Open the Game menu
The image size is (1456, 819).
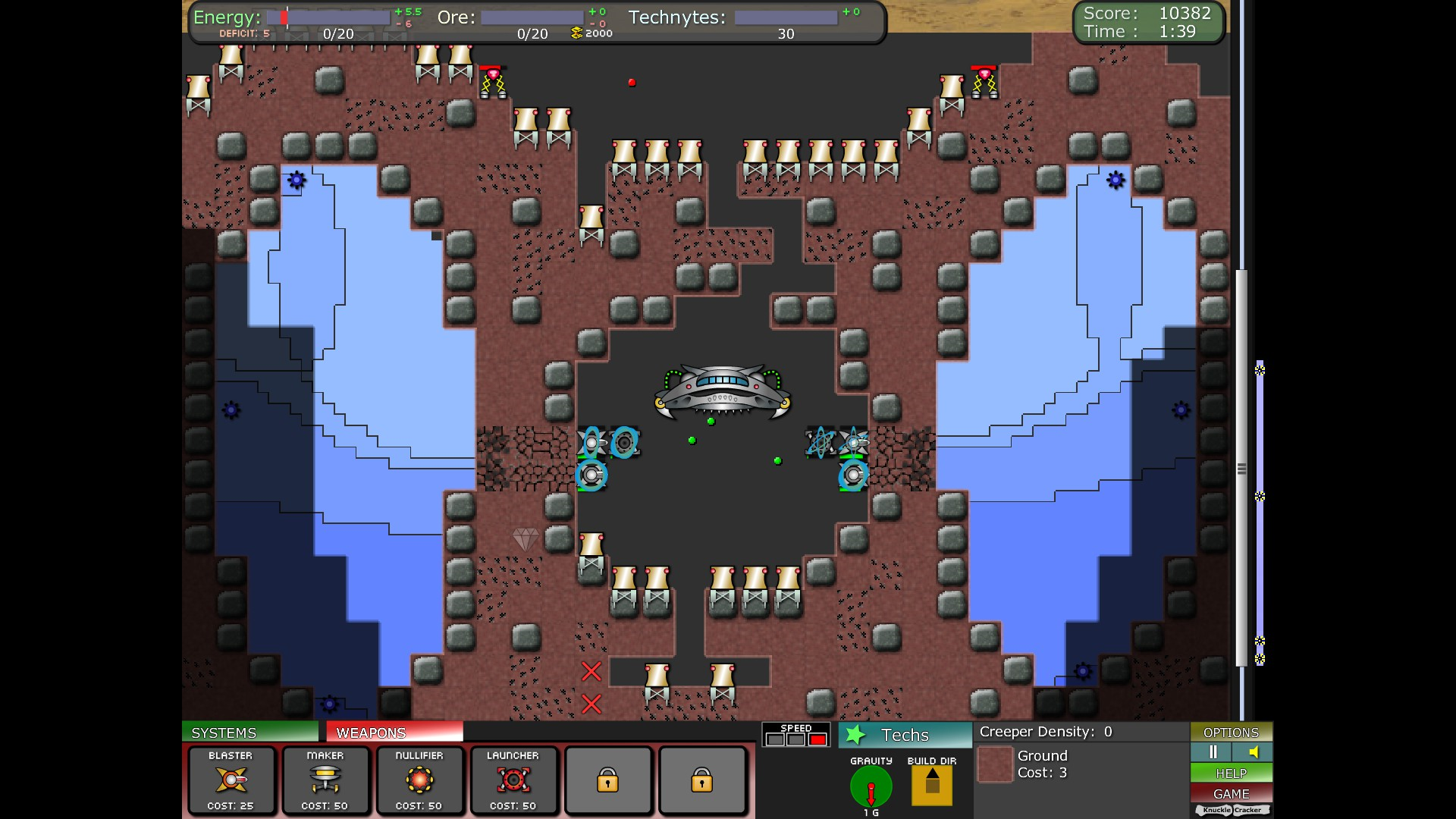coord(1231,794)
